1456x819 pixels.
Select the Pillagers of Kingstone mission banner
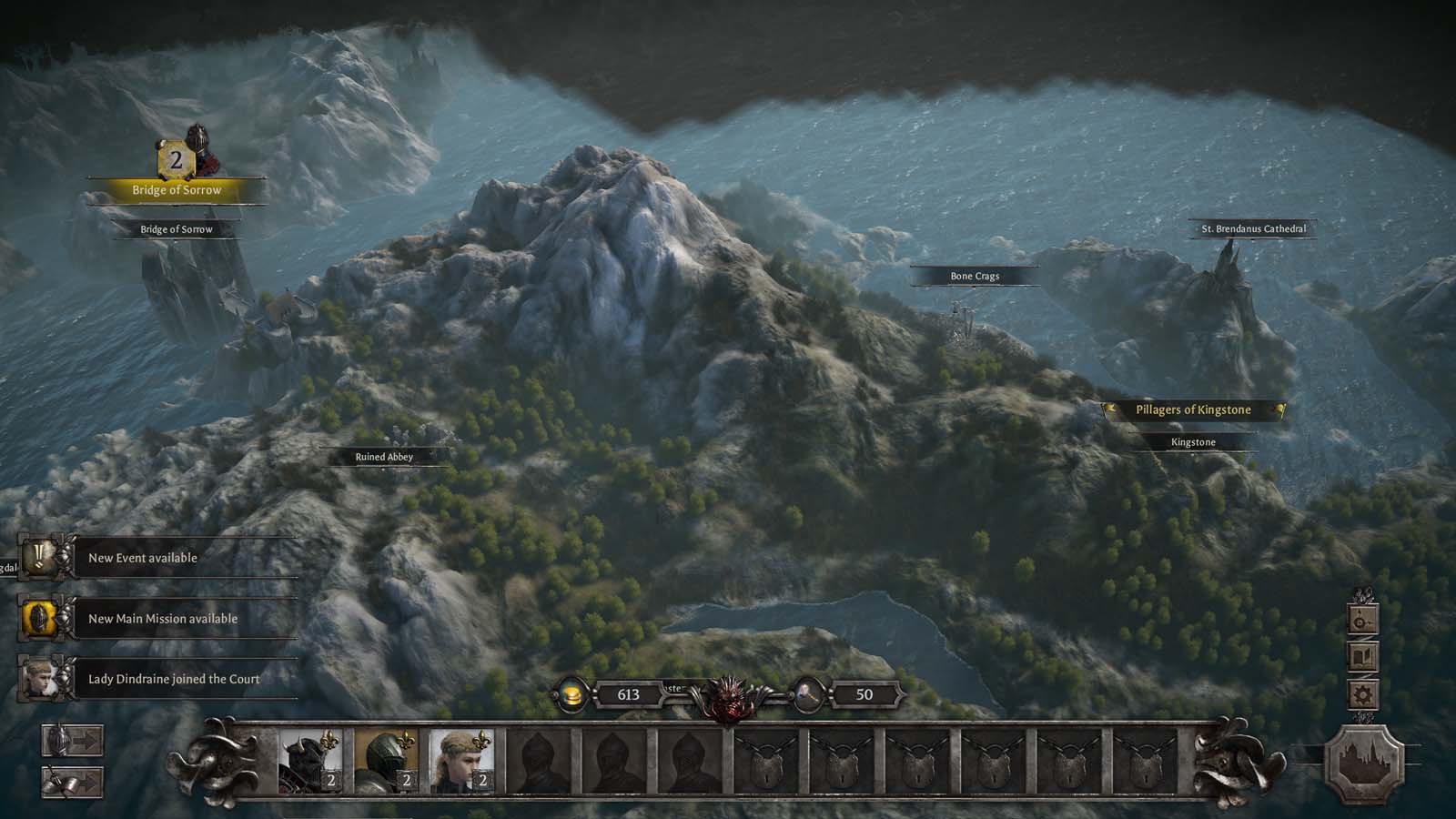point(1193,410)
